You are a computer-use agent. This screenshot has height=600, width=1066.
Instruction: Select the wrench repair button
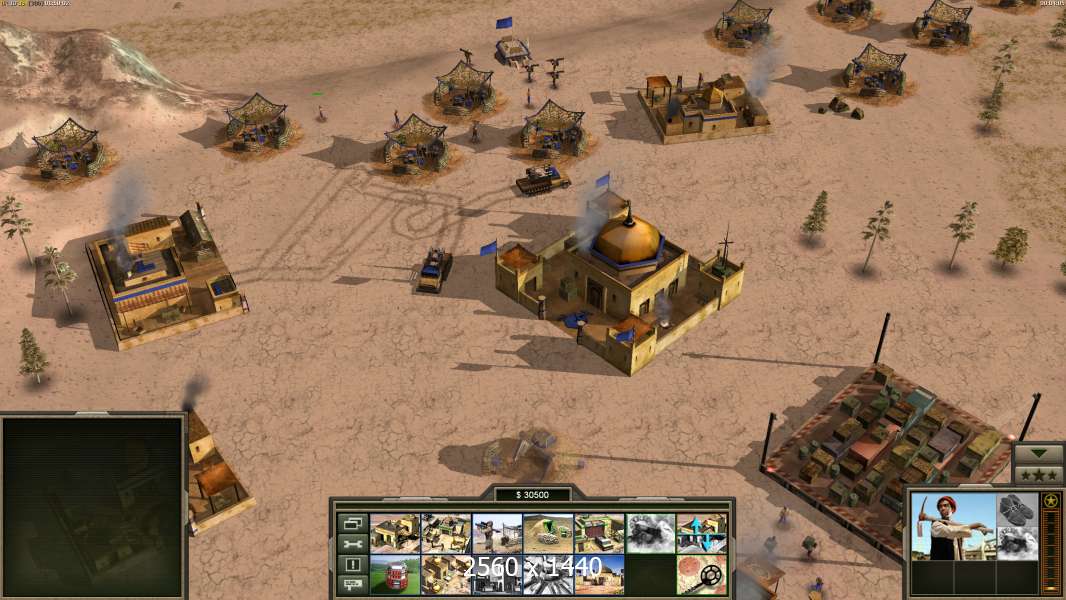click(352, 544)
